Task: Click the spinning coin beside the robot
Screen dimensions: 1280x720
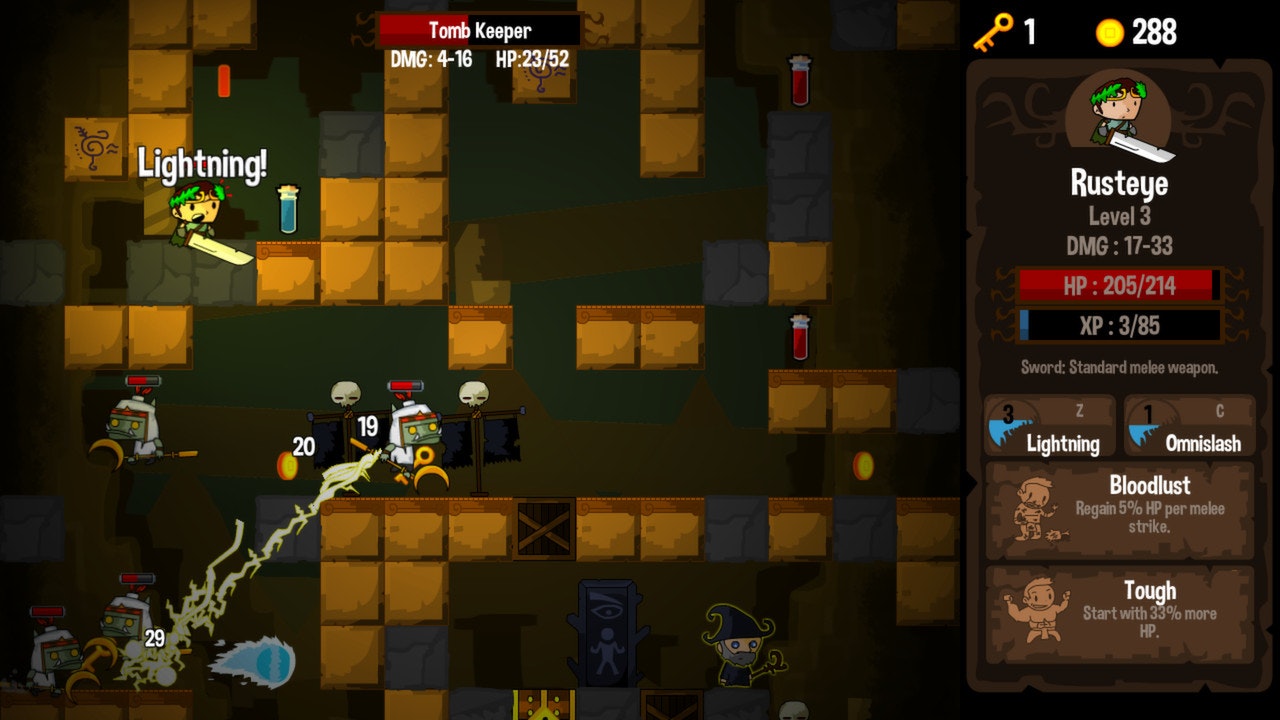Action: click(289, 466)
